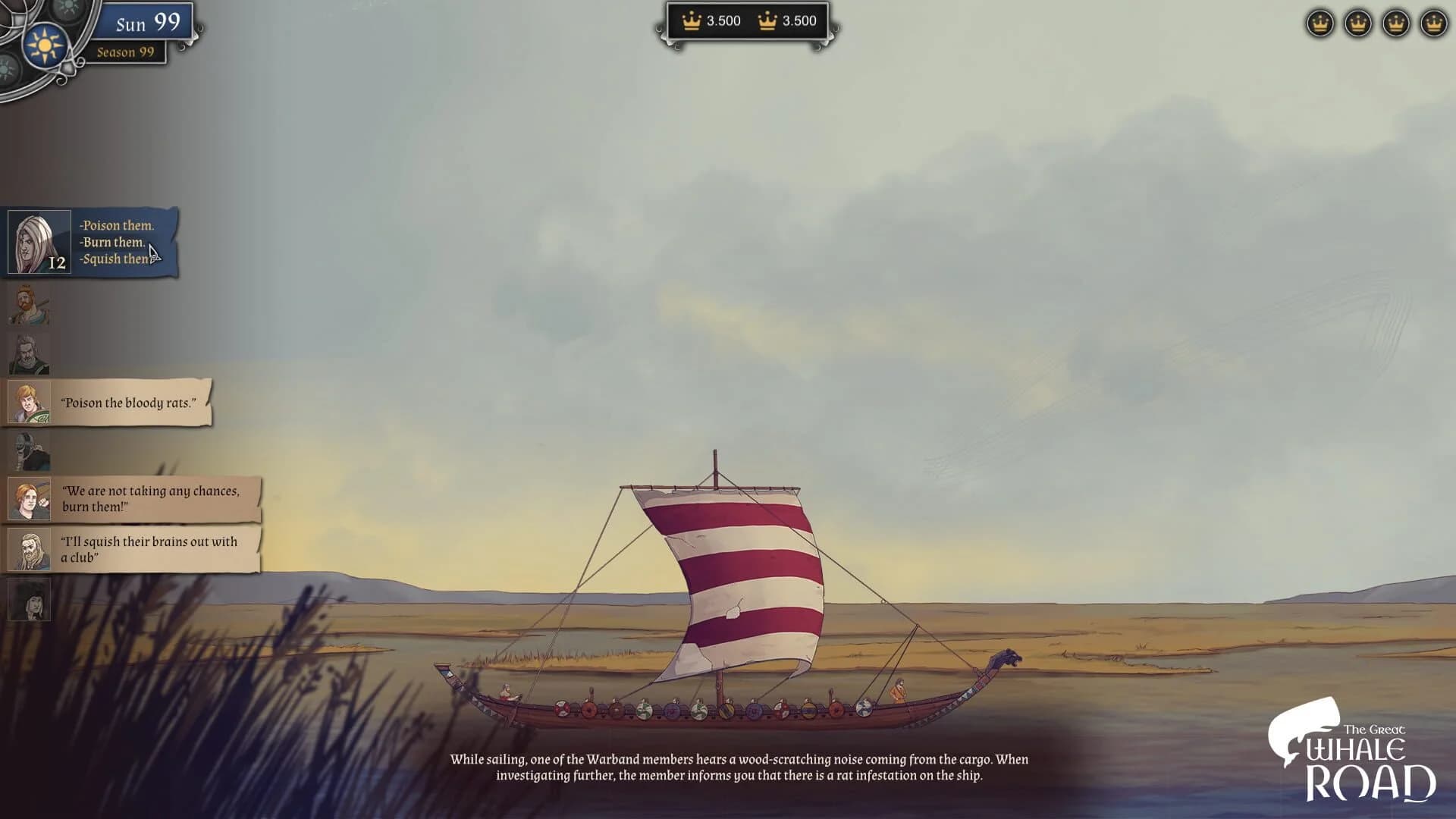Click the rightmost crown icon in top-right
The width and height of the screenshot is (1456, 819).
1433,23
